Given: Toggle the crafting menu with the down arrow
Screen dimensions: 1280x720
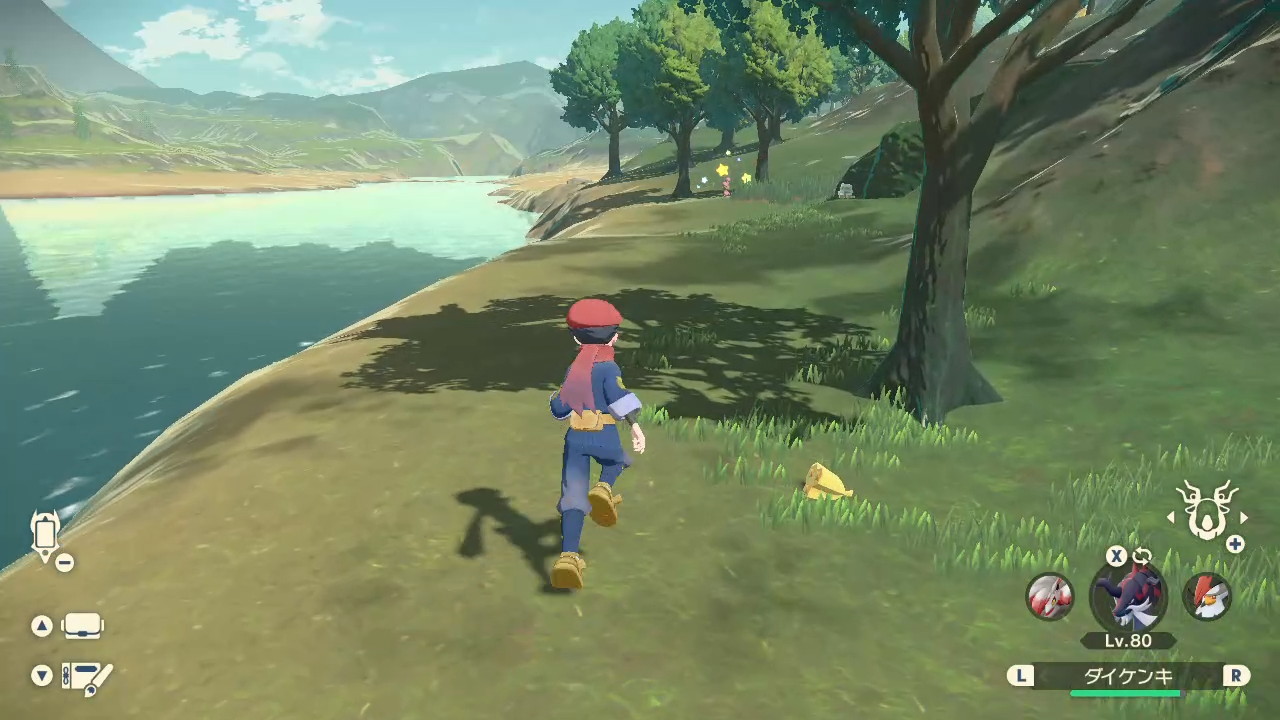Looking at the screenshot, I should pos(42,676).
